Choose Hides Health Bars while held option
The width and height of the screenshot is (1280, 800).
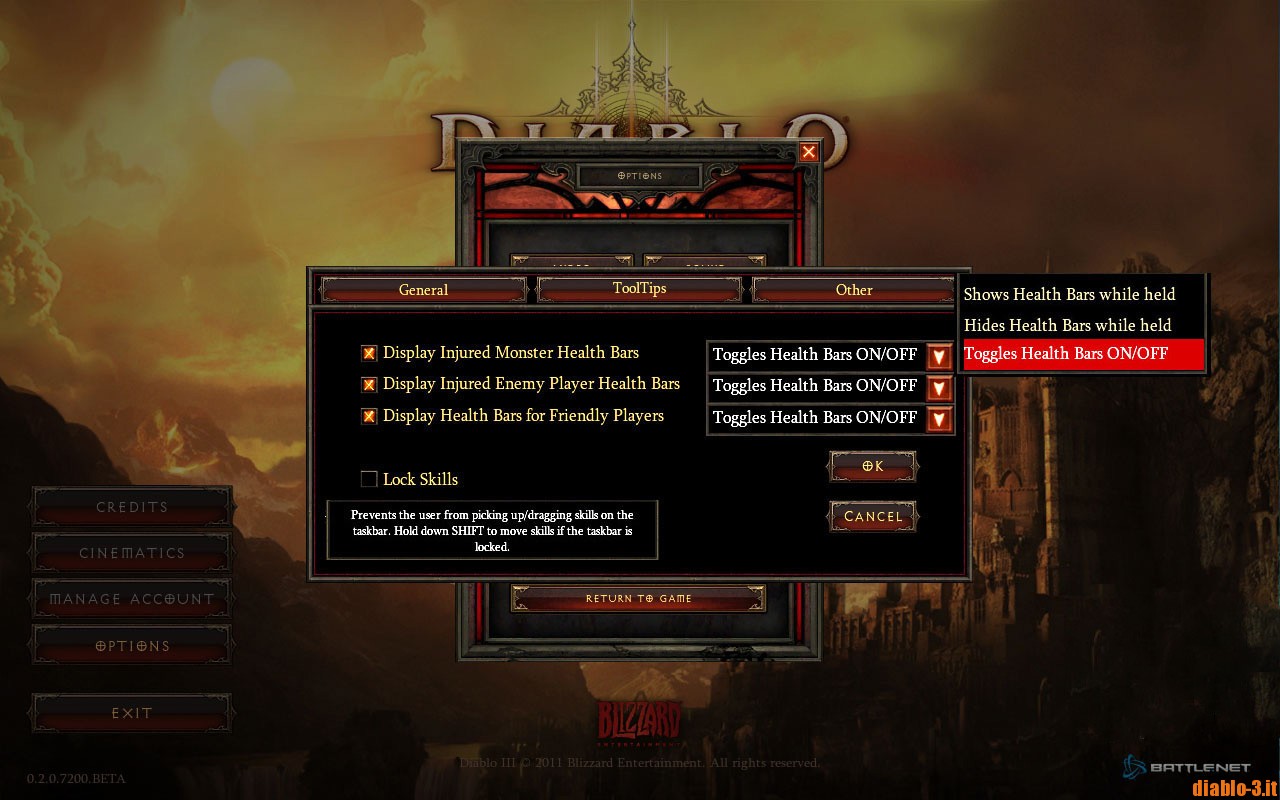tap(1065, 324)
